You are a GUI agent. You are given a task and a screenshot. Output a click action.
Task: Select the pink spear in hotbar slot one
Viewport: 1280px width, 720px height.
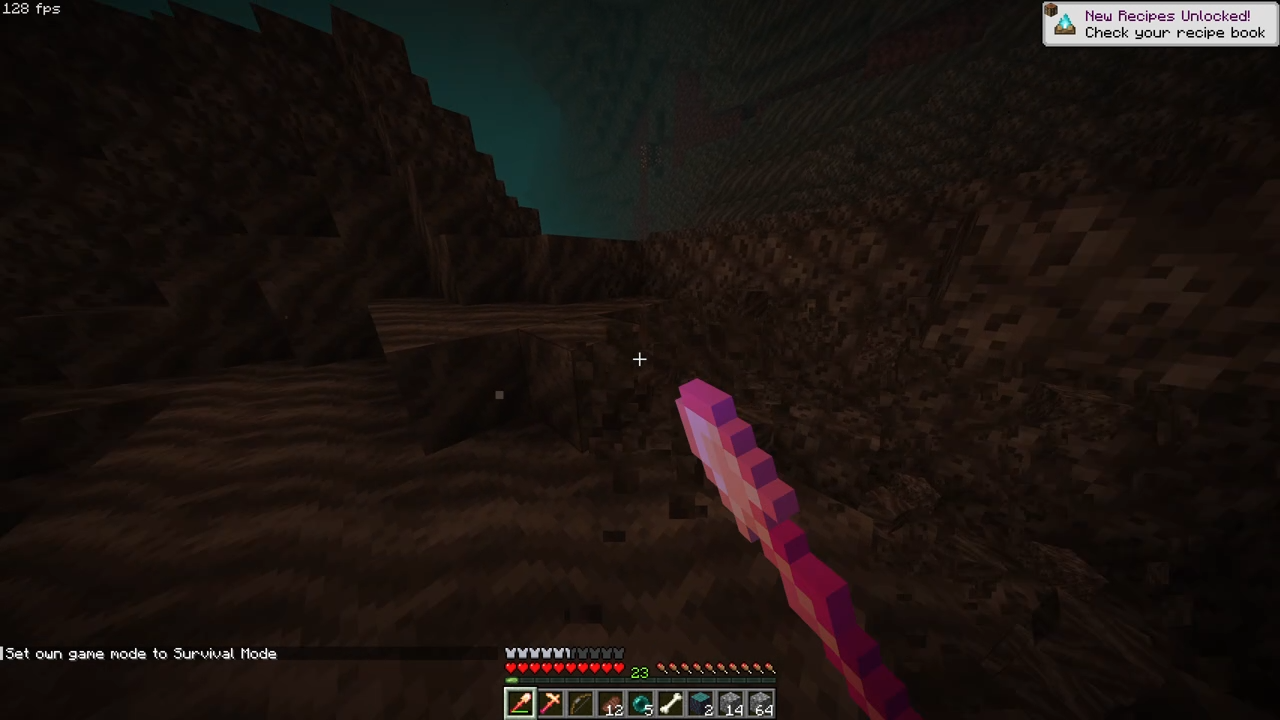tap(520, 705)
